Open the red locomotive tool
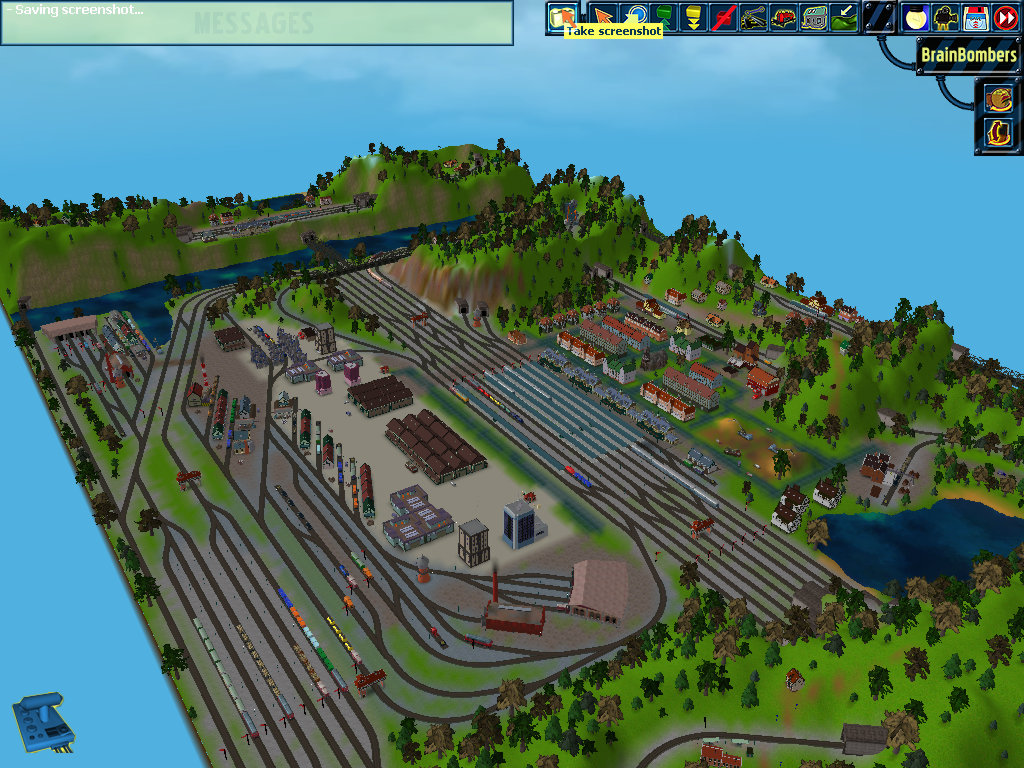 [x=785, y=17]
